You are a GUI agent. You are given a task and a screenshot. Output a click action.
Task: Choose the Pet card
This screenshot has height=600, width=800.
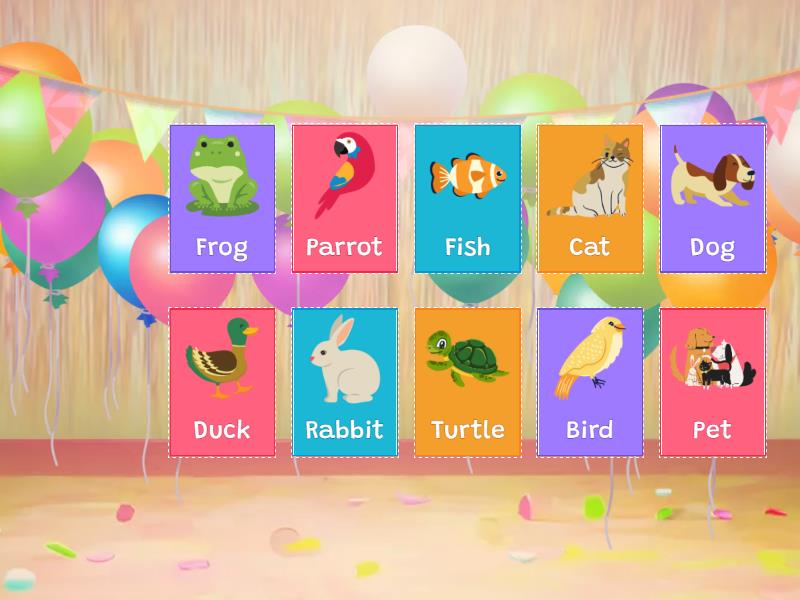click(712, 382)
